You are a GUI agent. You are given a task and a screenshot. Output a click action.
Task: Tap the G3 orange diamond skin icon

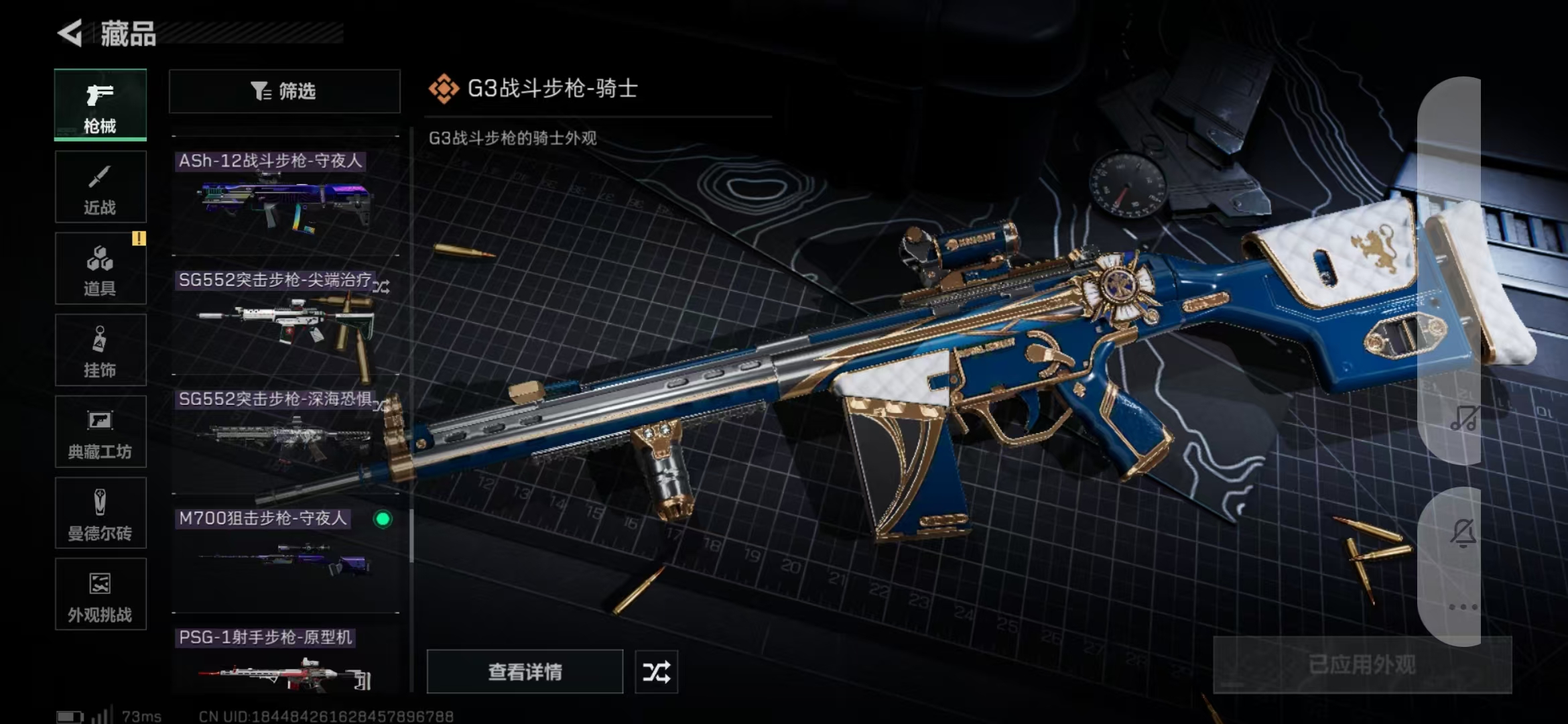(444, 87)
